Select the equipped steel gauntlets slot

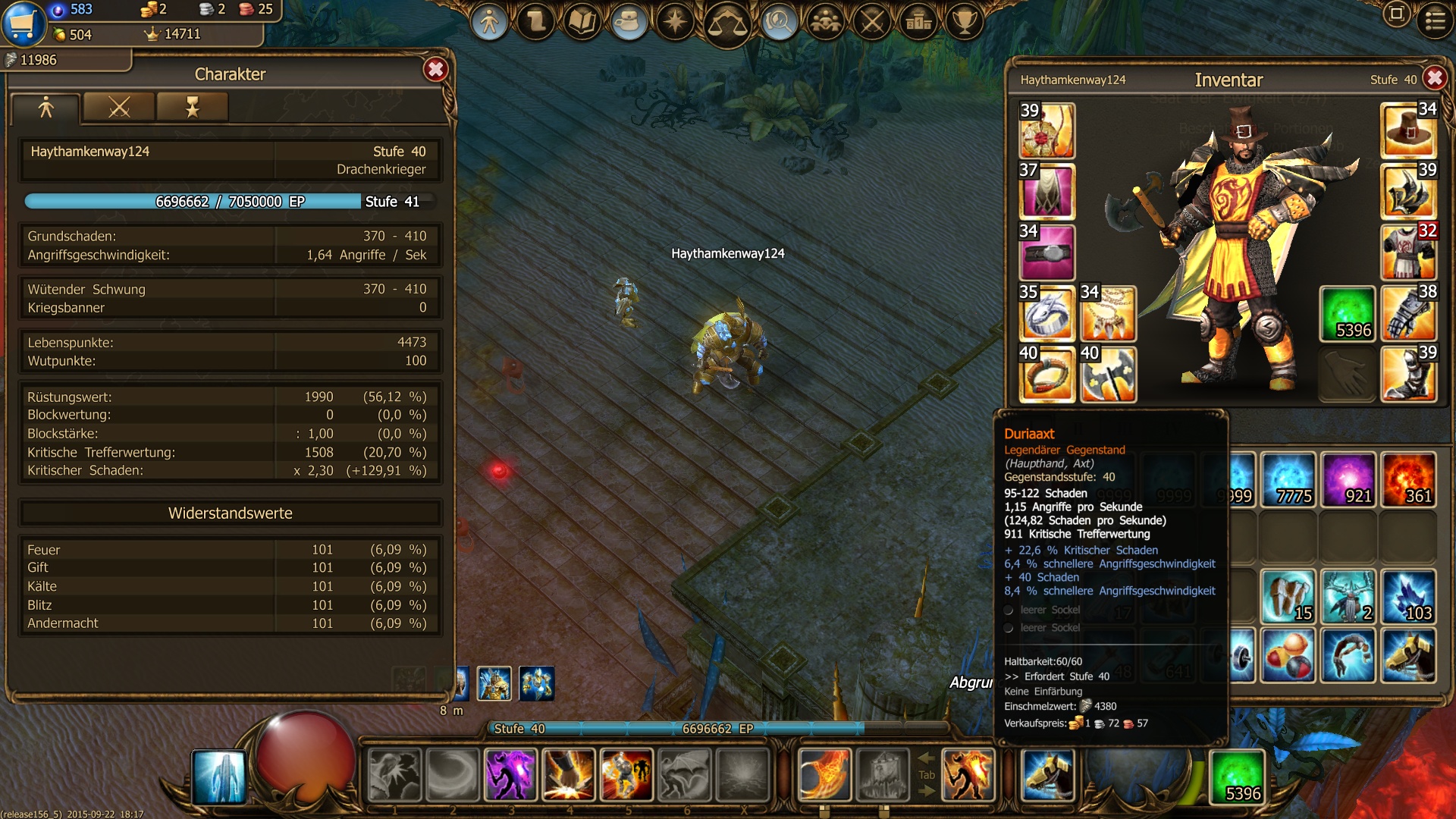(1408, 313)
